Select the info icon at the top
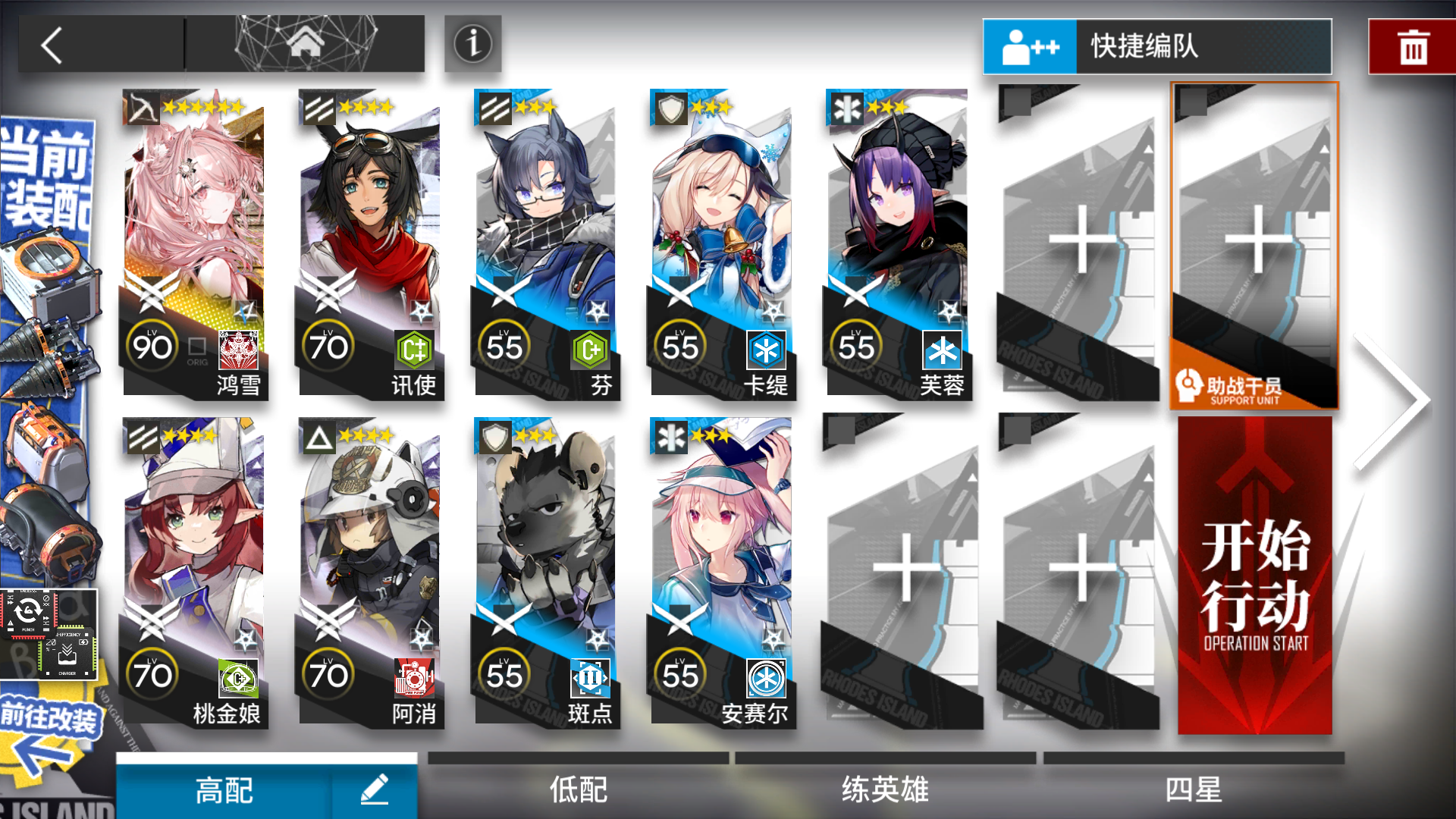The height and width of the screenshot is (819, 1456). point(472,44)
